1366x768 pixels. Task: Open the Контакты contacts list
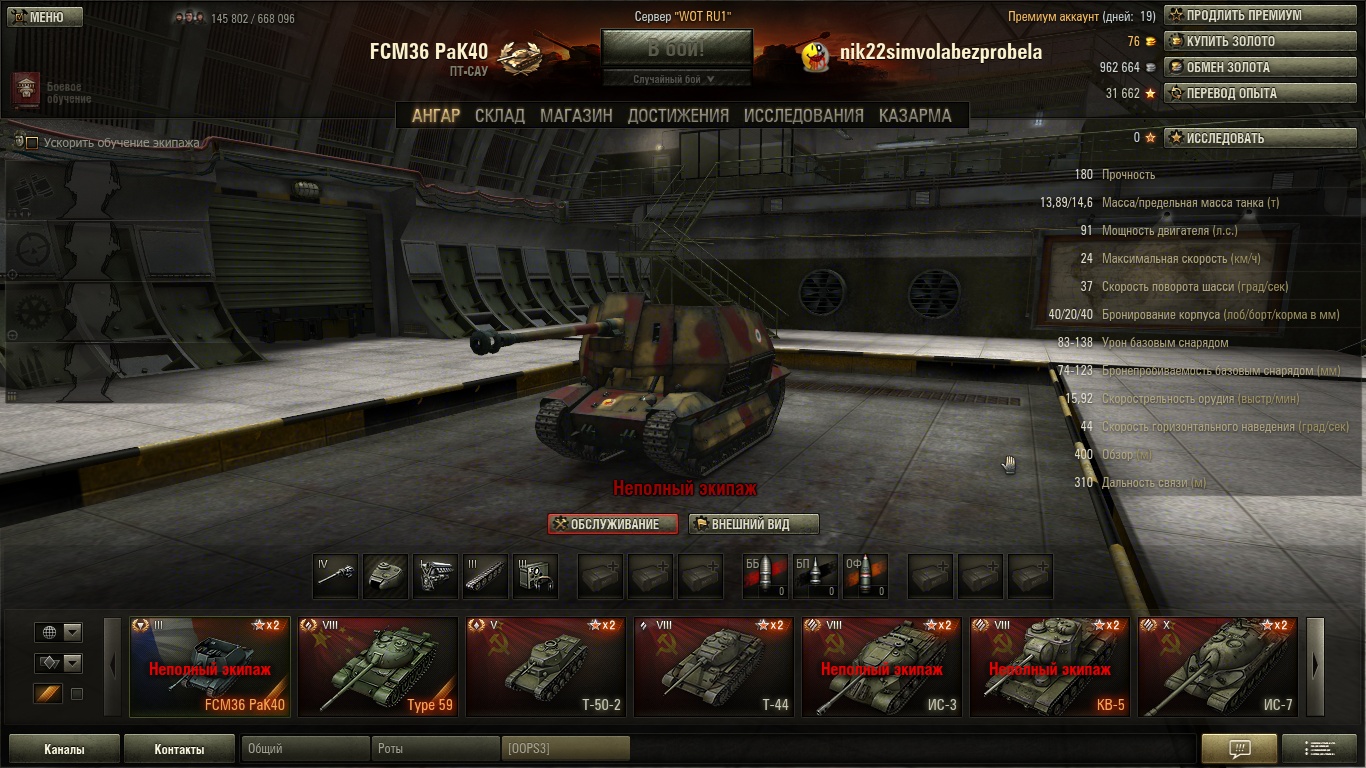tap(179, 749)
